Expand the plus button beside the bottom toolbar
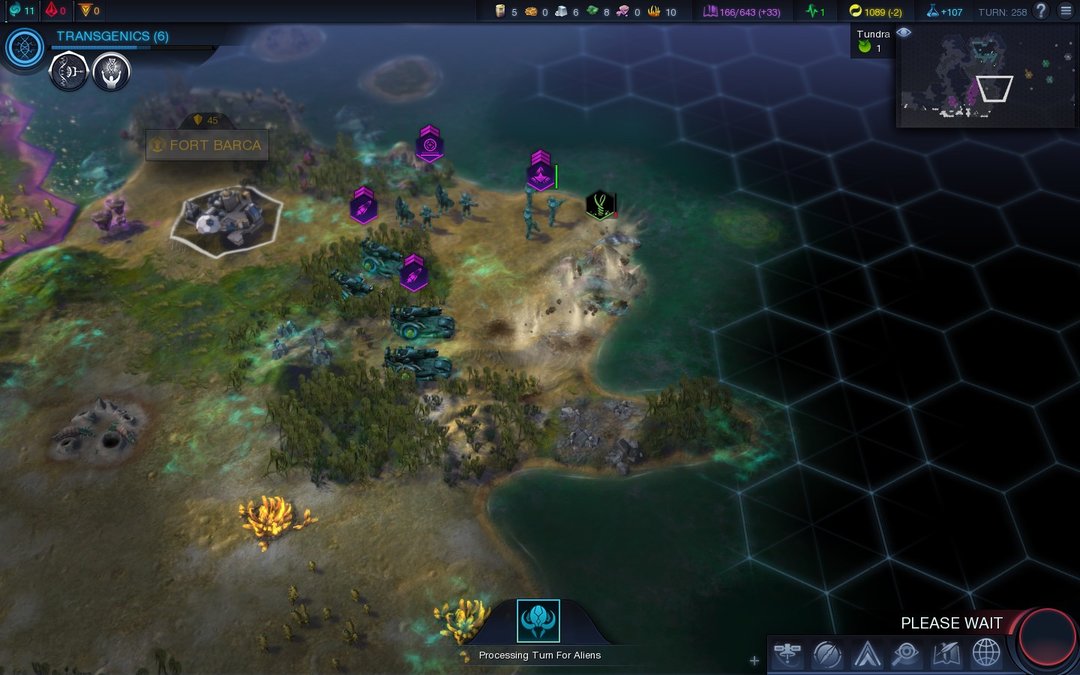 click(754, 660)
